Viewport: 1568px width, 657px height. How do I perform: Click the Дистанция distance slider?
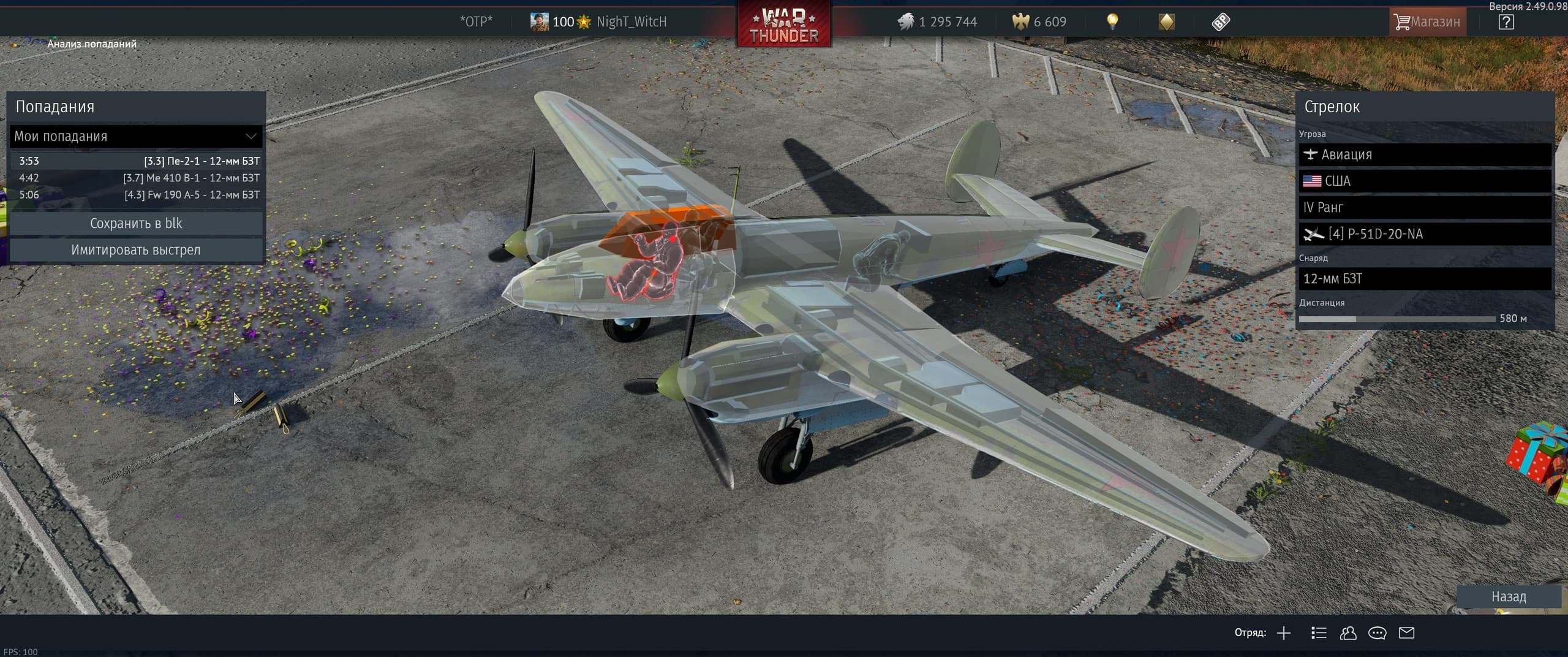[1396, 319]
